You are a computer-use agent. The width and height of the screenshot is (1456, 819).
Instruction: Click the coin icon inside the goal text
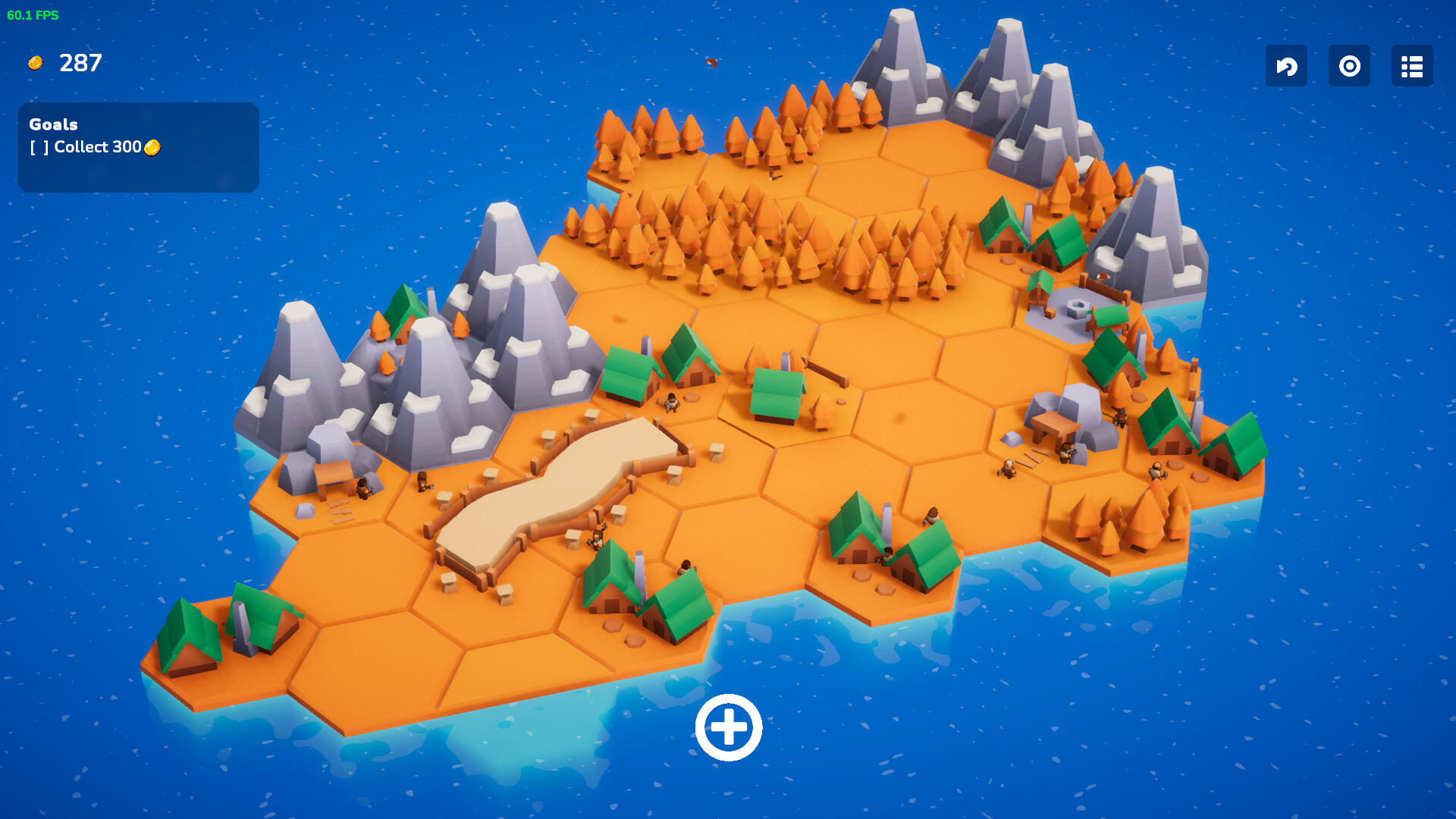tap(152, 148)
